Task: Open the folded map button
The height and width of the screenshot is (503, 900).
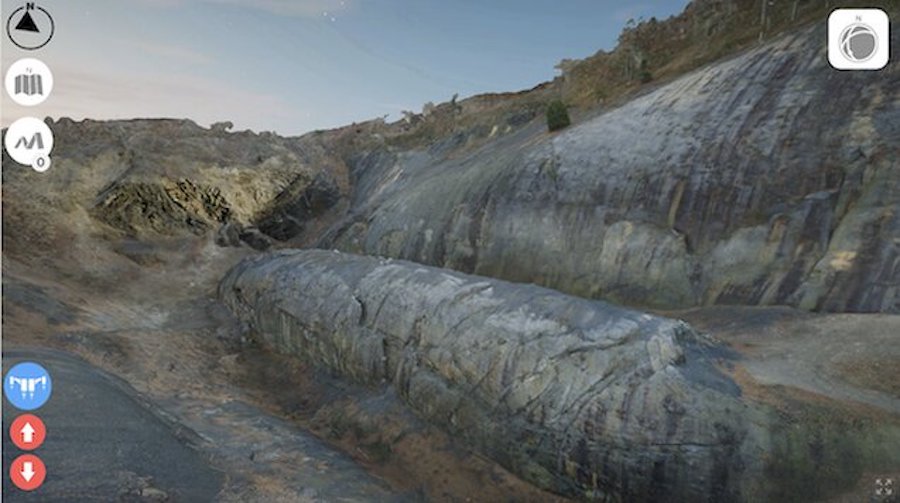Action: [x=29, y=83]
